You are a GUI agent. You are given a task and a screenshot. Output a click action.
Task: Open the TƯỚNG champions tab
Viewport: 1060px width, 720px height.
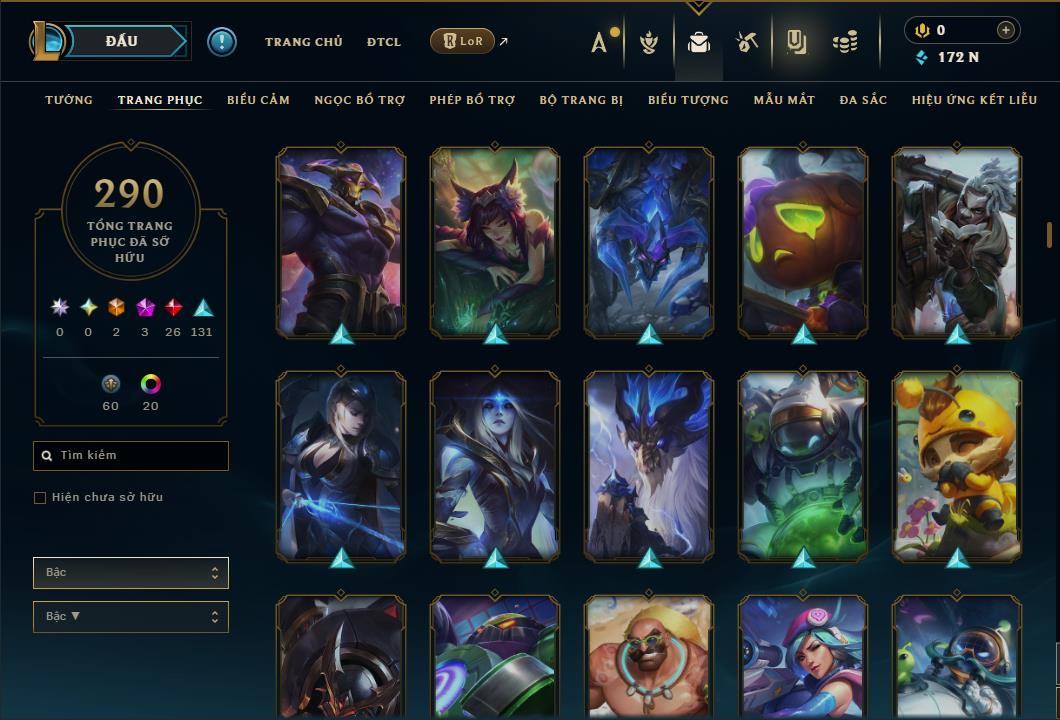69,100
